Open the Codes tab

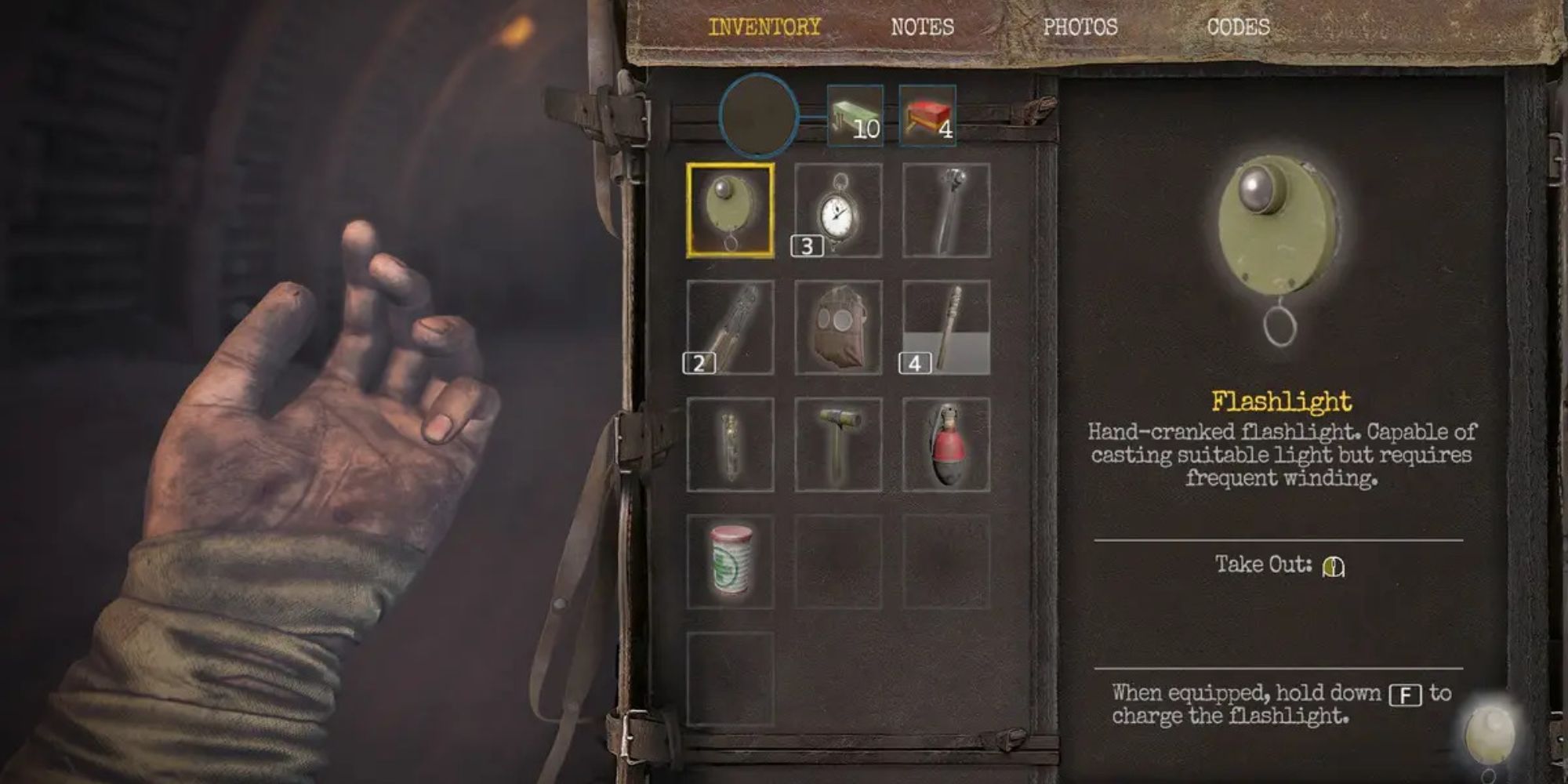click(1239, 27)
